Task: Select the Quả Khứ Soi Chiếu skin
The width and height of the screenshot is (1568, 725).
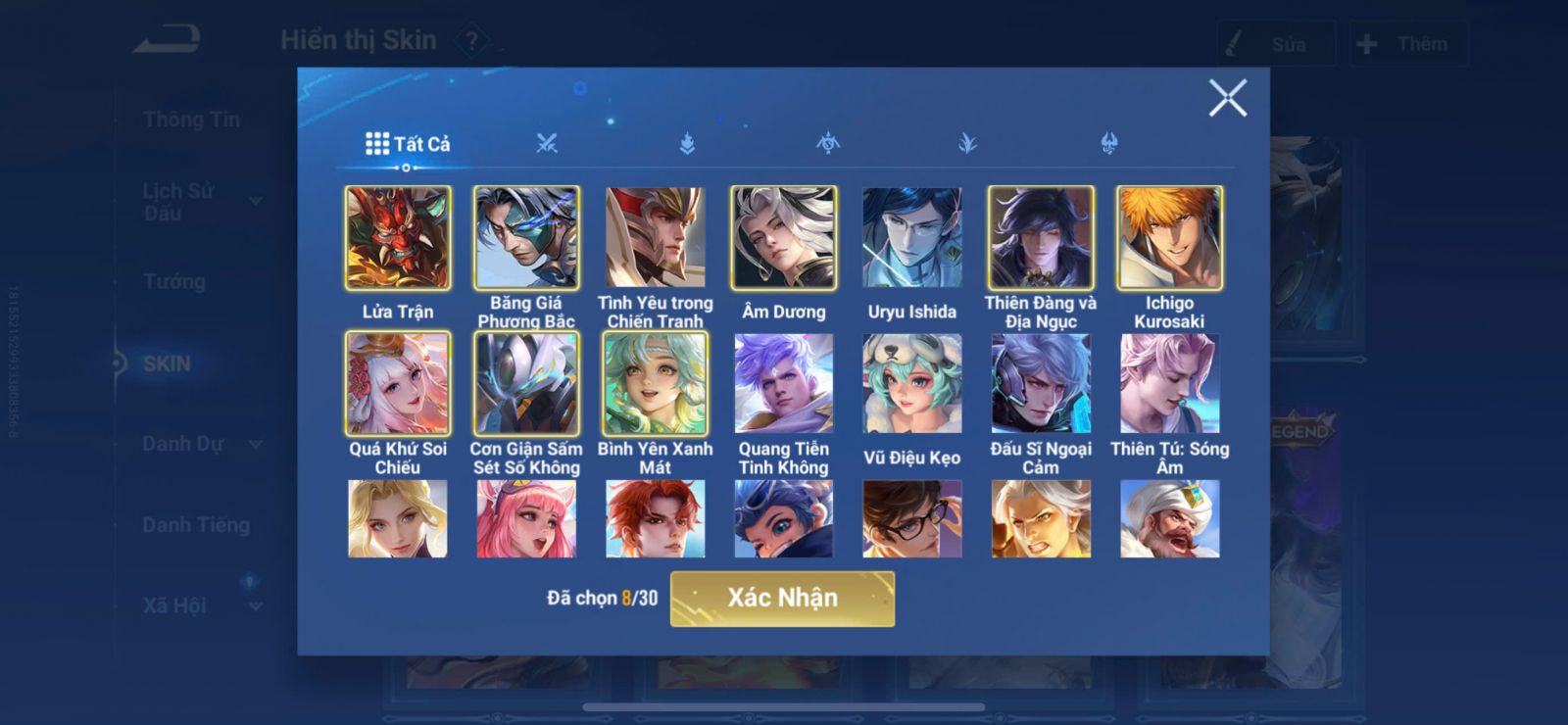Action: click(398, 383)
